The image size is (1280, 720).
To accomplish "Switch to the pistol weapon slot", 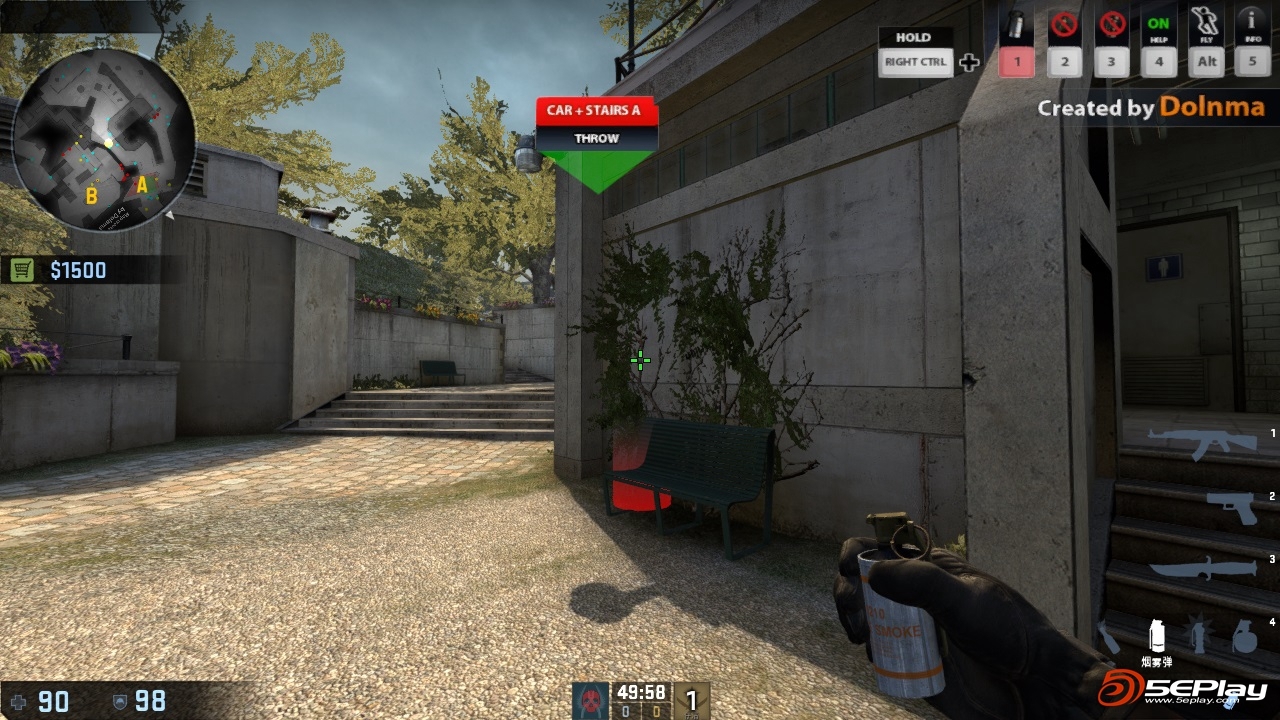I will point(1231,506).
